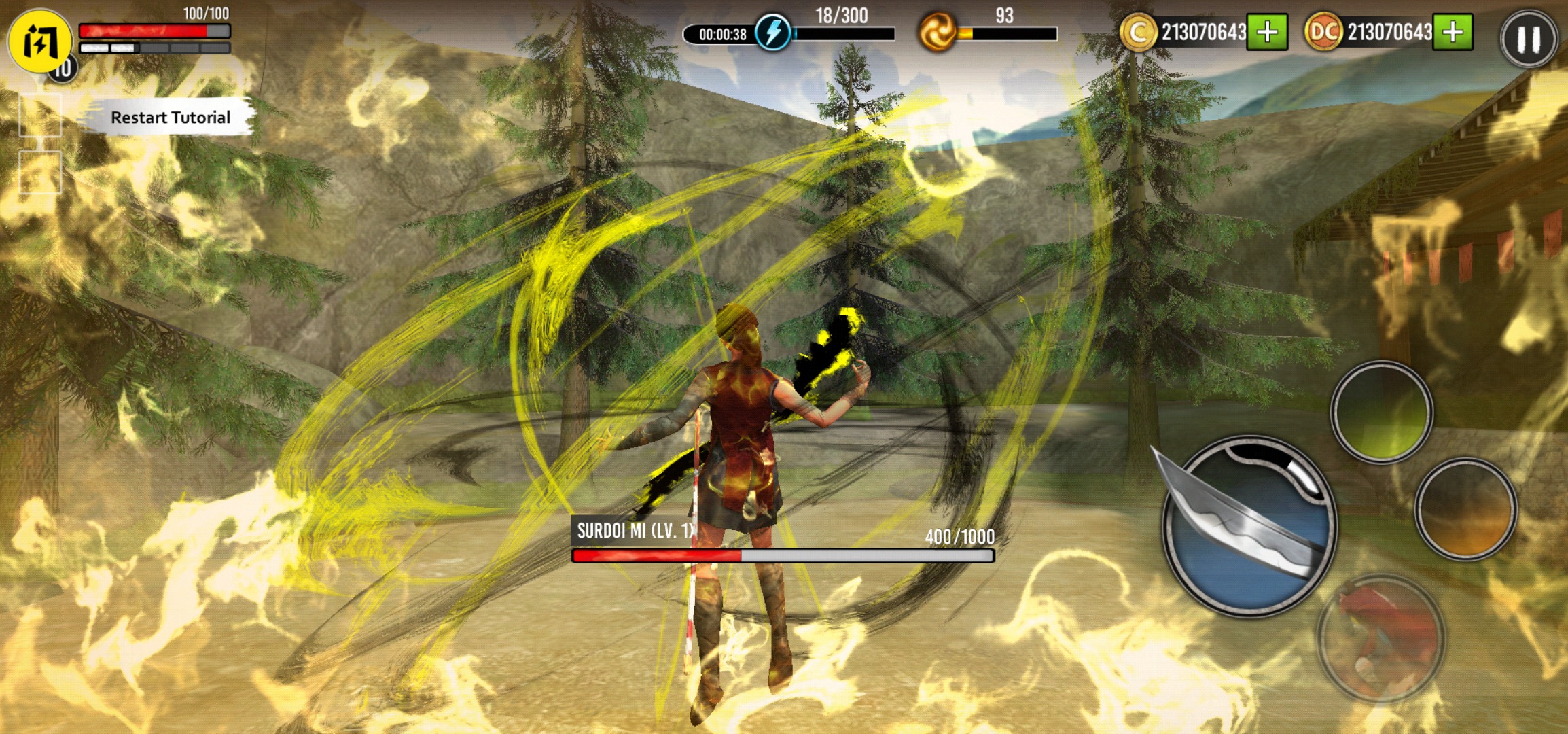Pause the game

[1529, 39]
